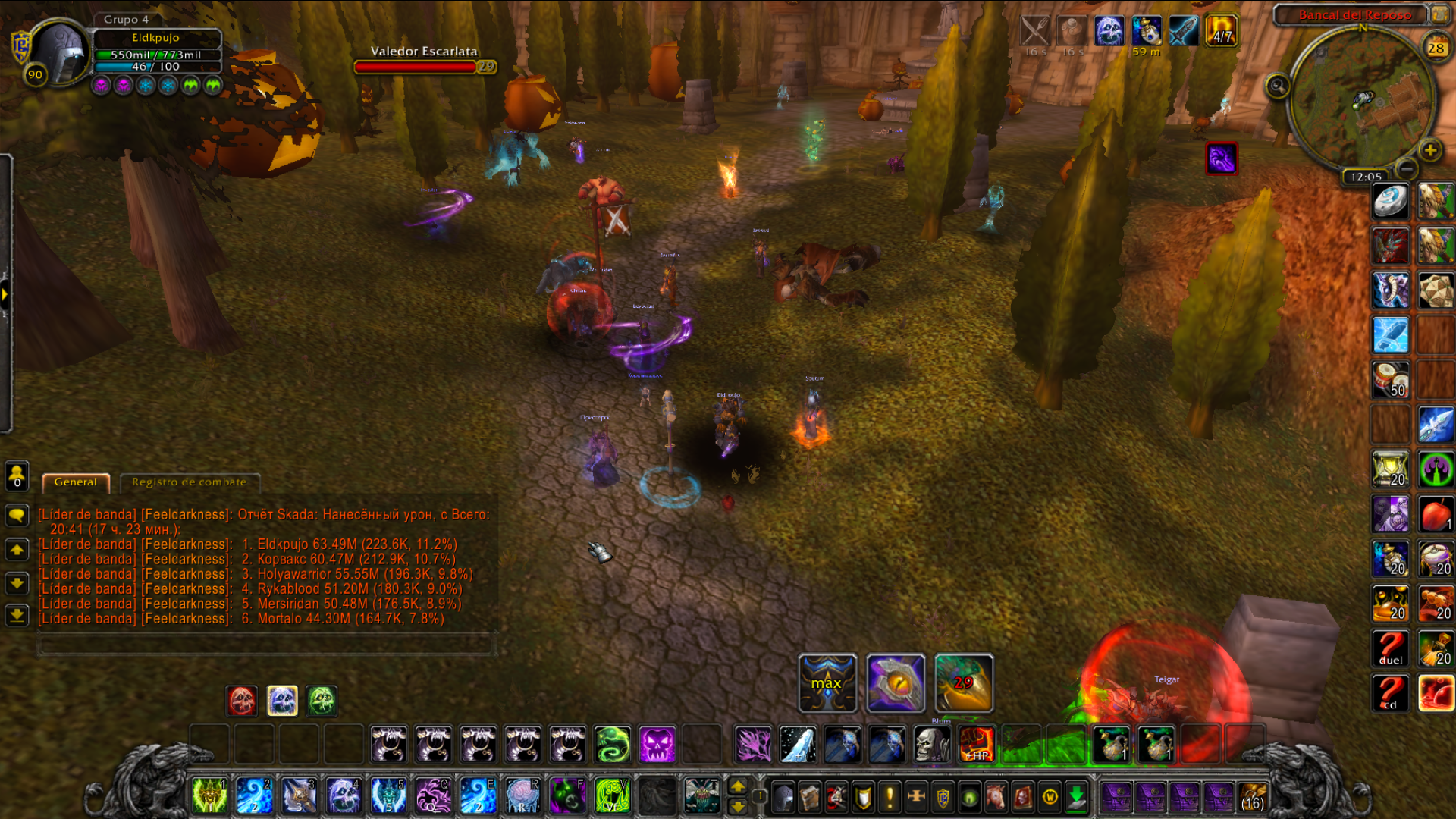Zoom in the minimap with plus button
The height and width of the screenshot is (819, 1456).
pos(1430,150)
